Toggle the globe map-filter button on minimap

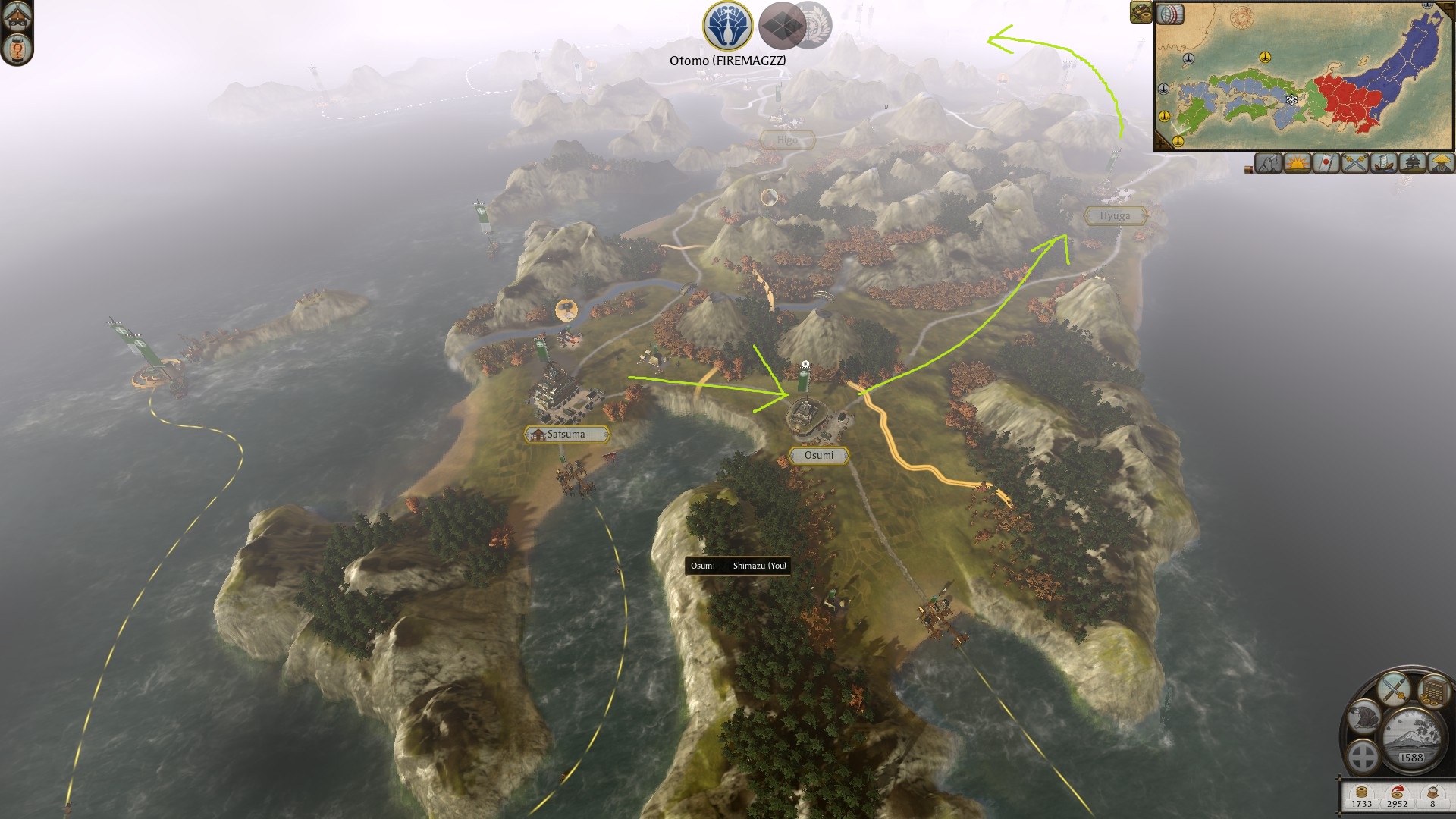click(x=1170, y=14)
